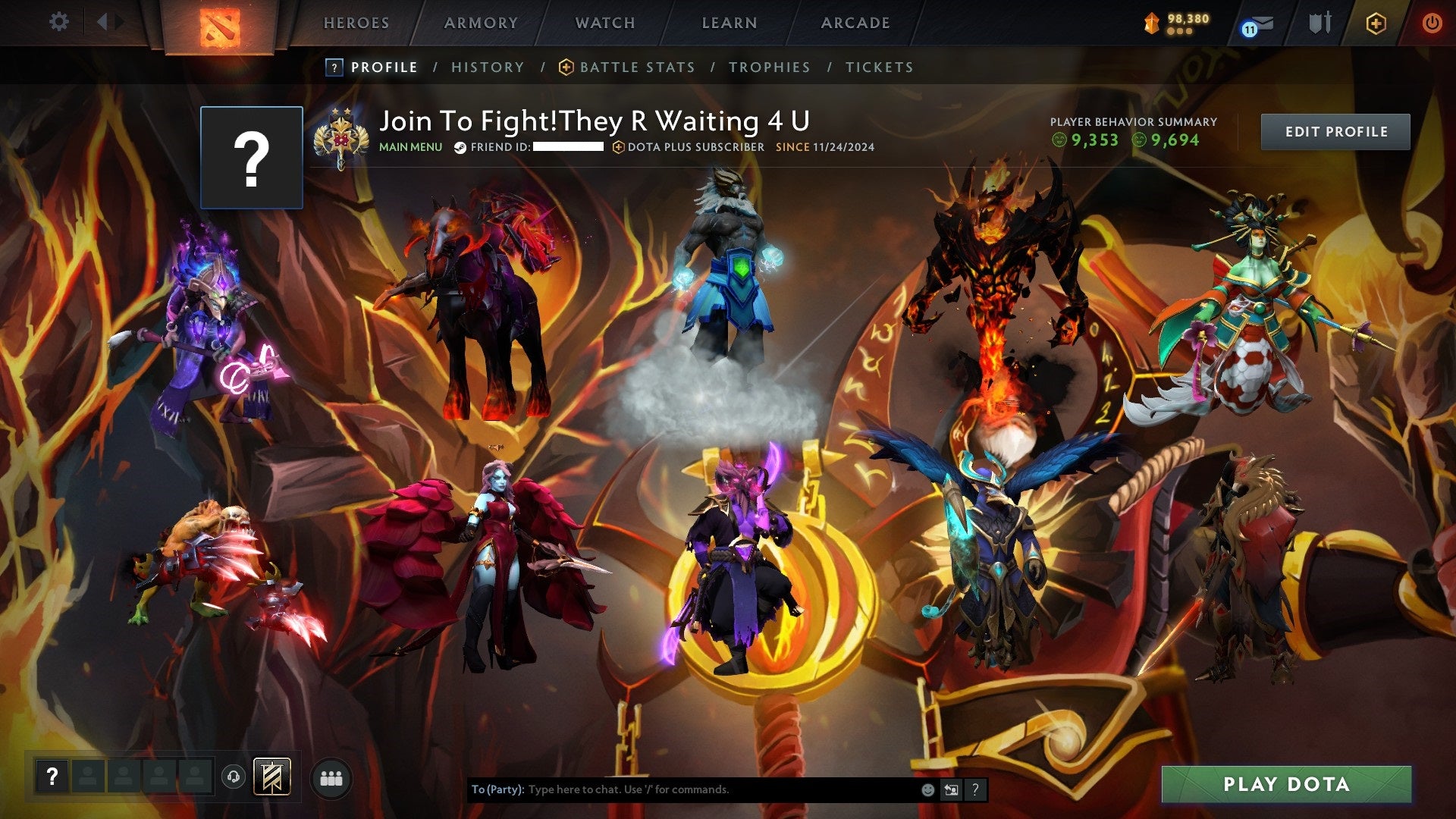1456x819 pixels.
Task: Click the EDIT PROFILE button
Action: [x=1335, y=130]
